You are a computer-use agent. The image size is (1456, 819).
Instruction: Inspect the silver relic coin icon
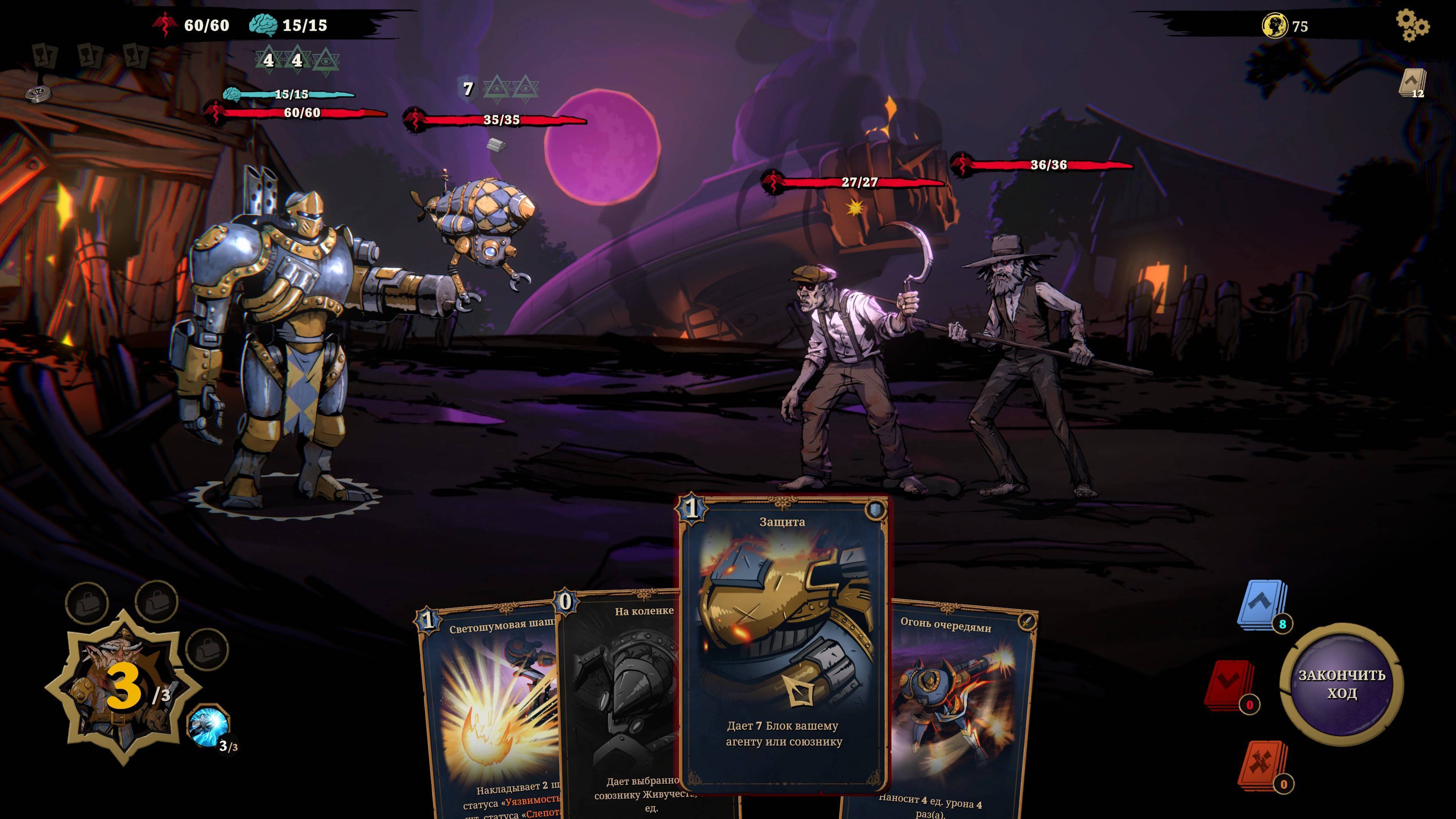(38, 94)
